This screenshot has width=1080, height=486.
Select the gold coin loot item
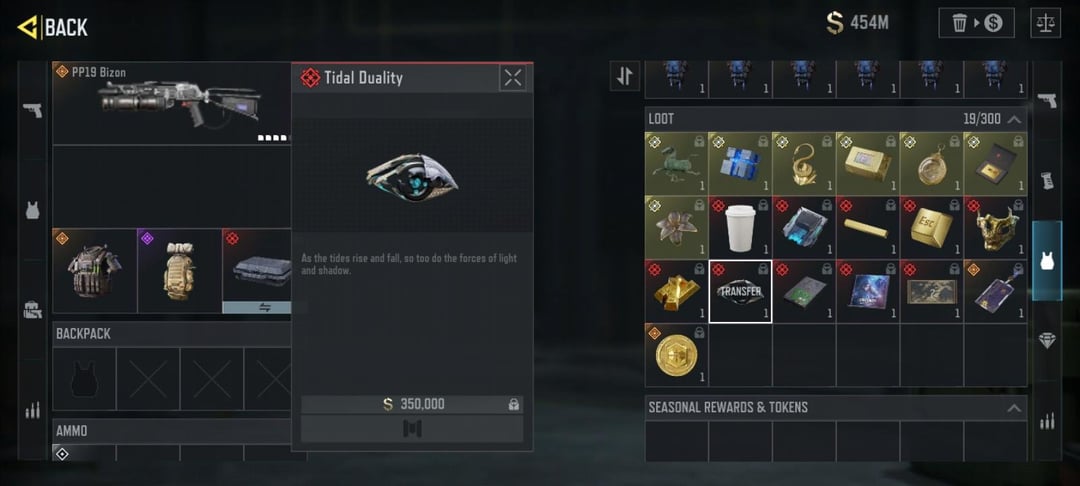(676, 354)
